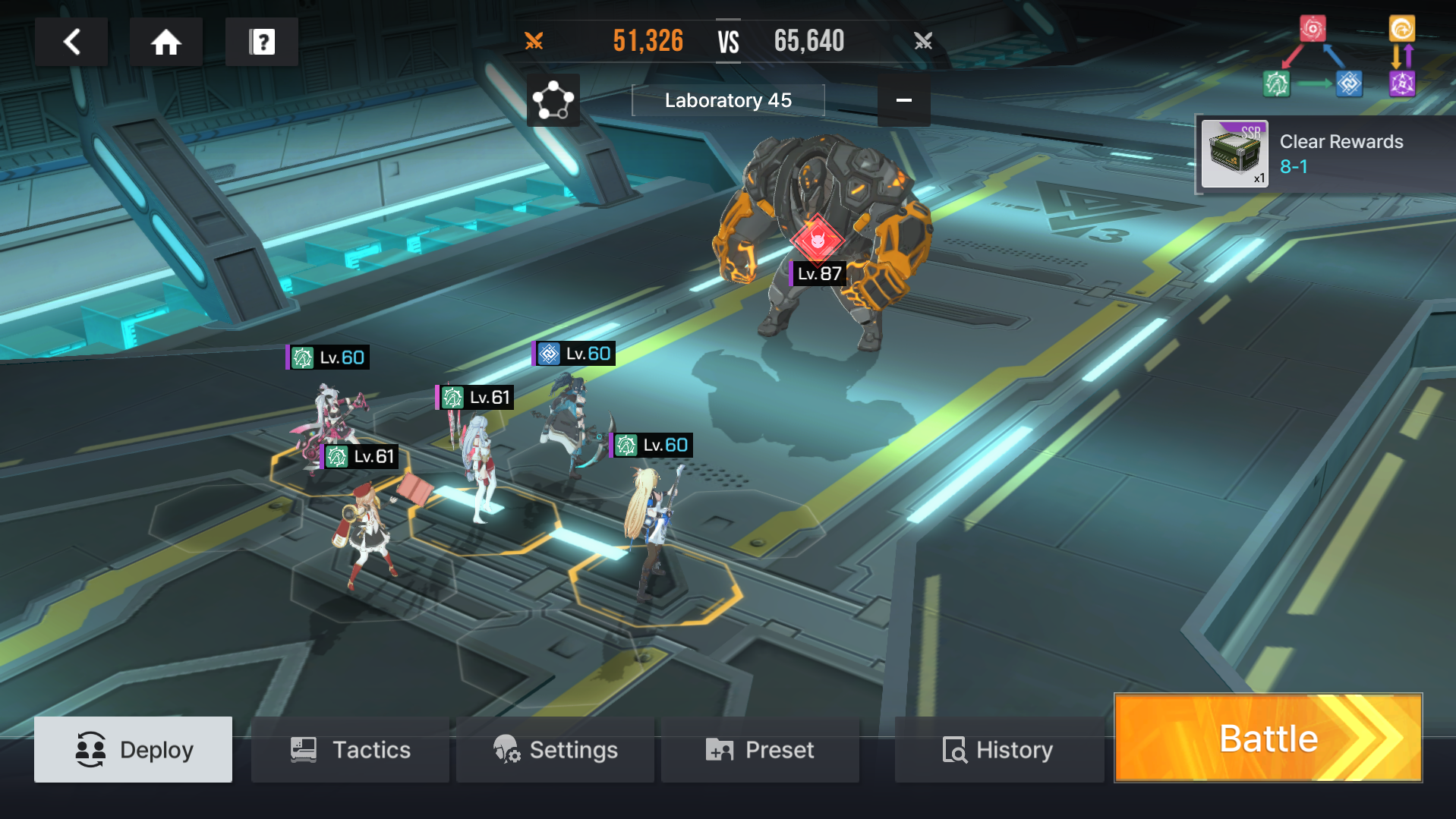
Task: Open battle Settings
Action: [x=555, y=749]
